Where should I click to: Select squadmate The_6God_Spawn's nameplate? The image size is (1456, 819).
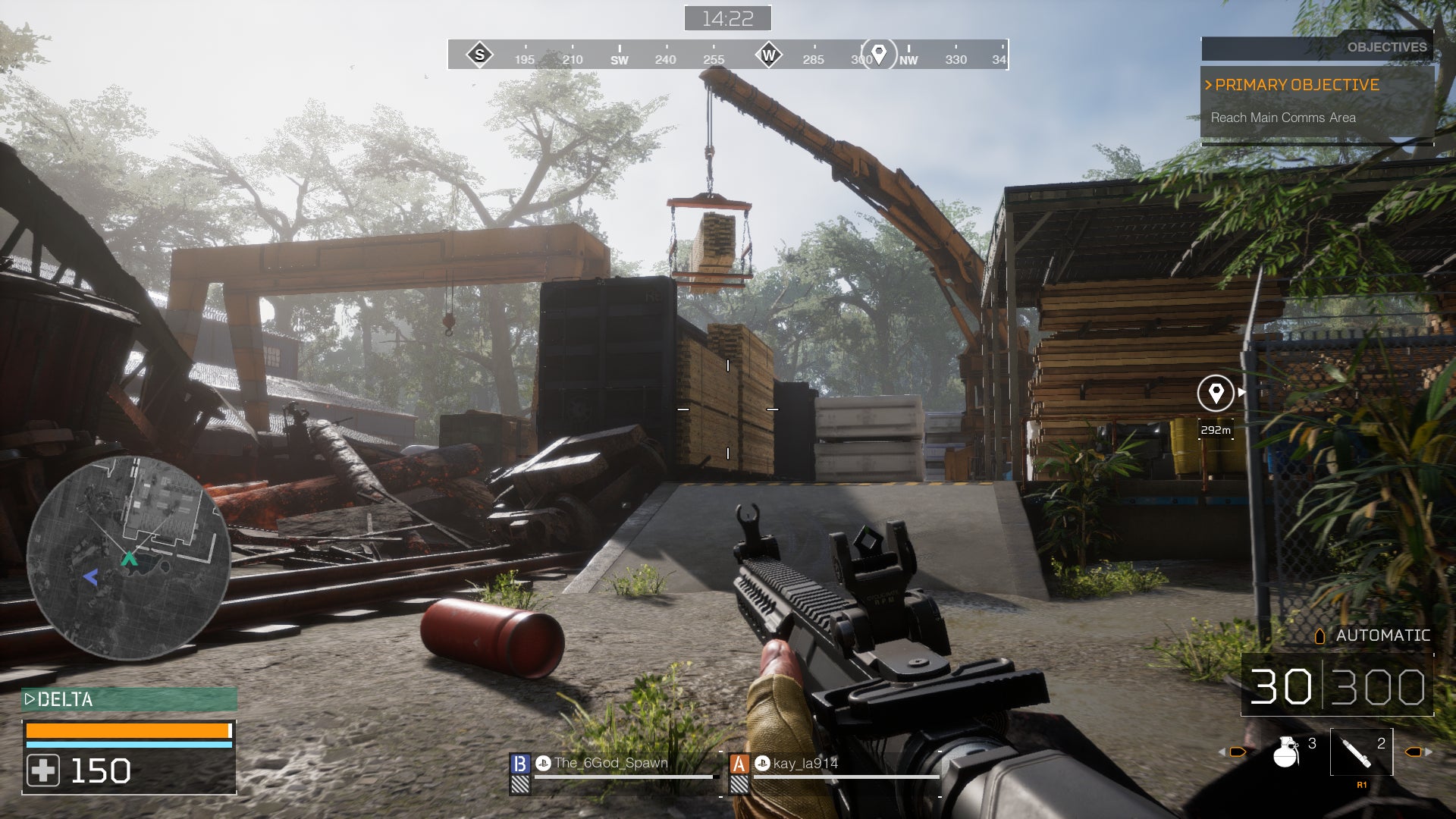(611, 764)
